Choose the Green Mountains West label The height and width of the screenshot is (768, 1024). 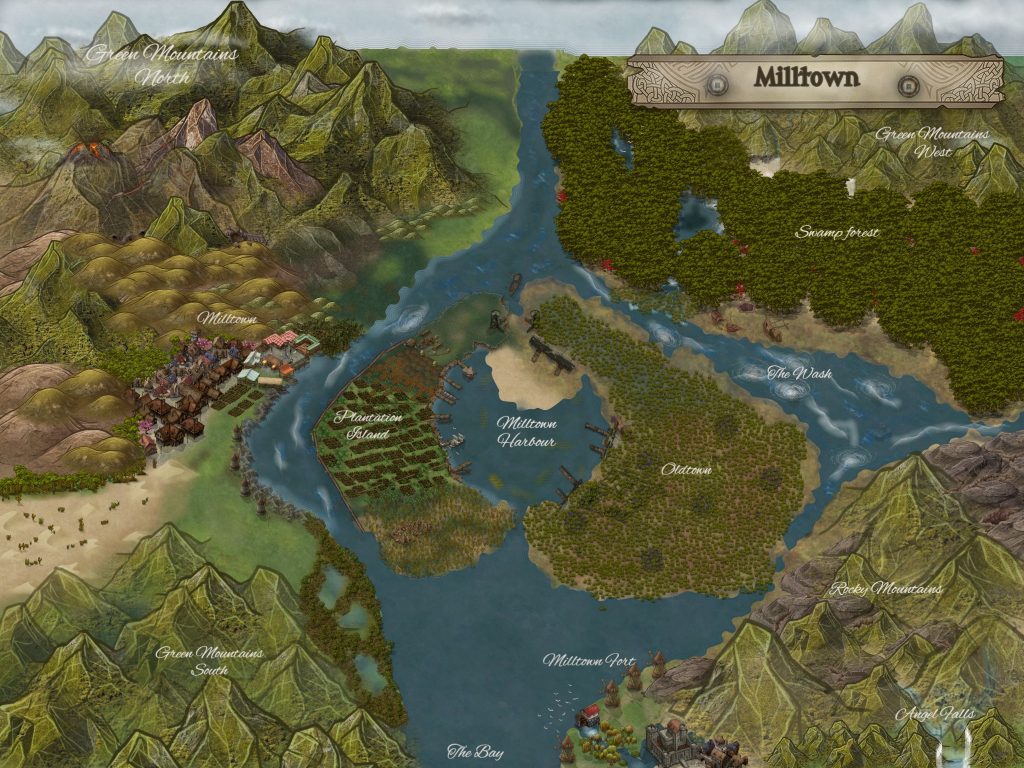(x=932, y=143)
